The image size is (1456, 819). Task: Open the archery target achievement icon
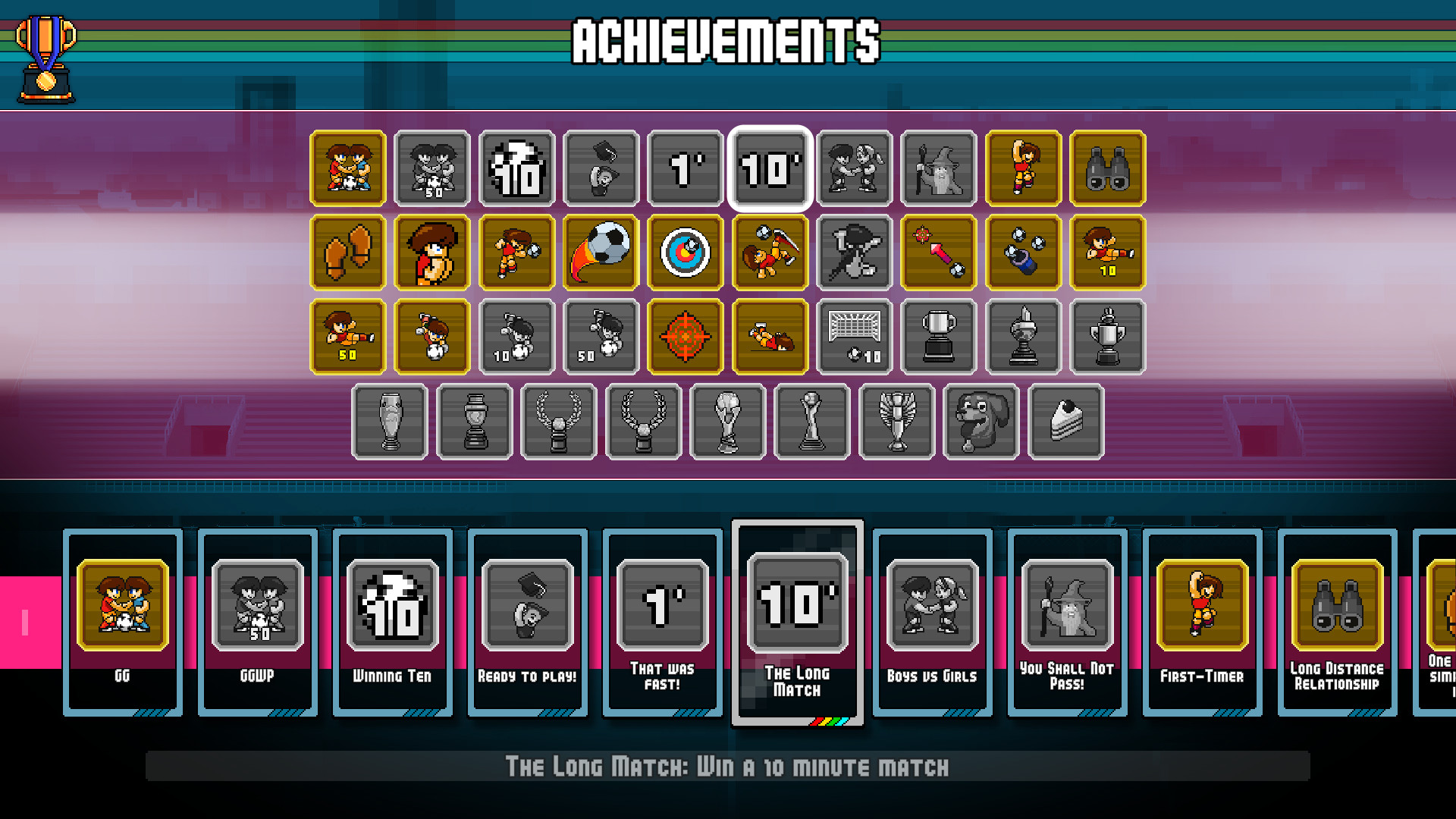pos(686,251)
